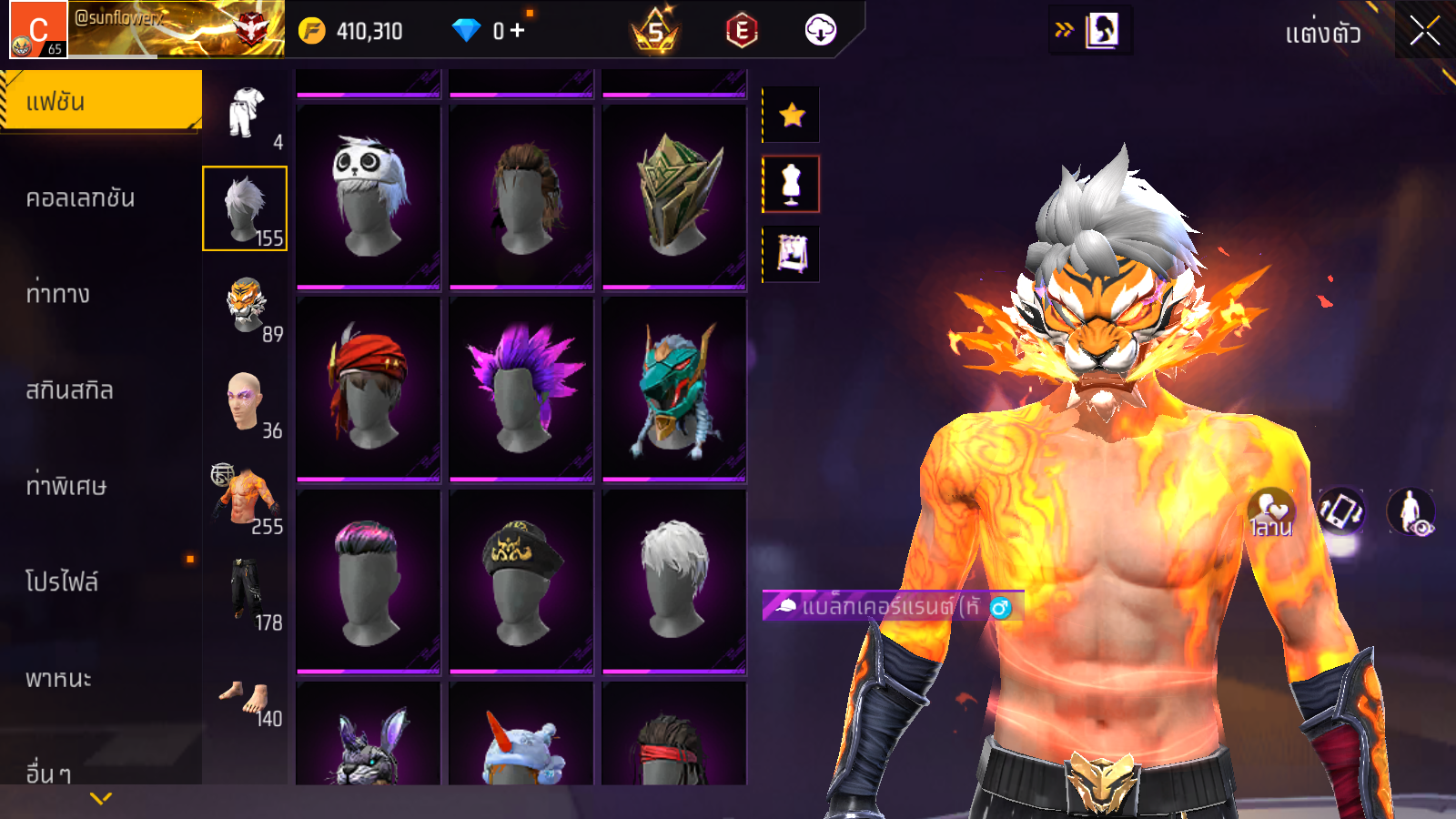Equip the red bandana hairstyle
This screenshot has width=1456, height=819.
[369, 389]
